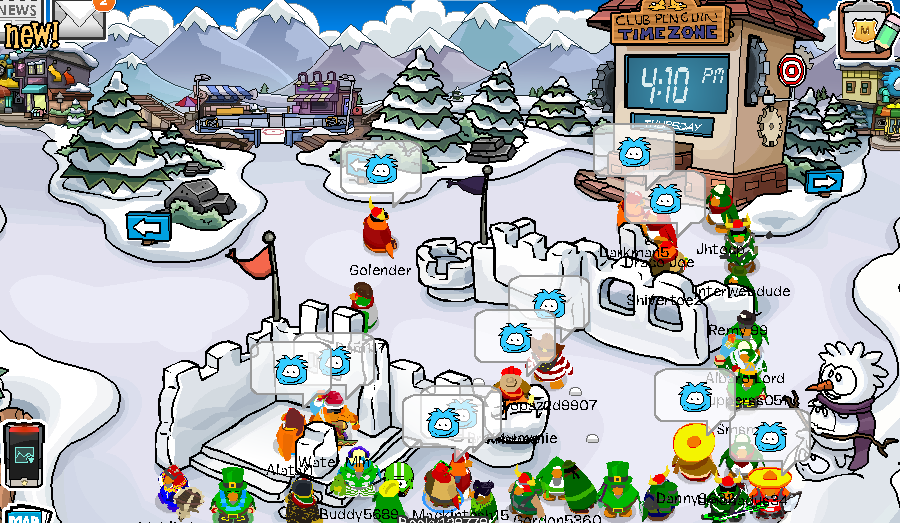
Task: Follow the left-pointing blue arrow sign
Action: 148,228
